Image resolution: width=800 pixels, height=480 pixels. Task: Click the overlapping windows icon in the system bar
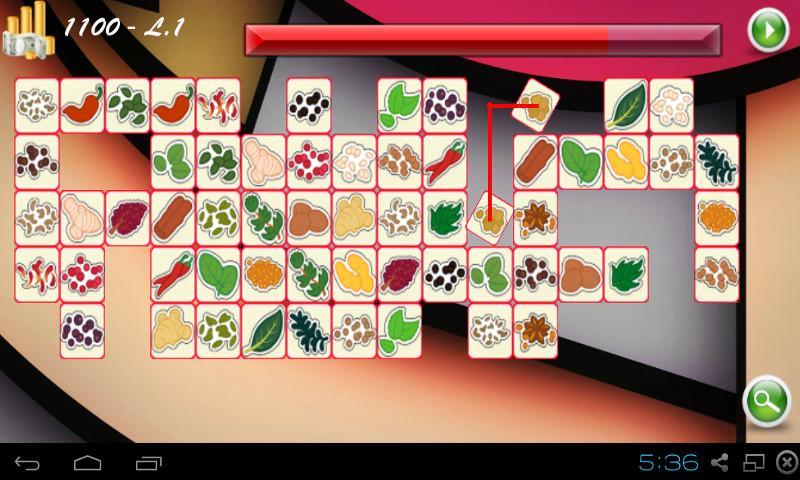coord(751,463)
